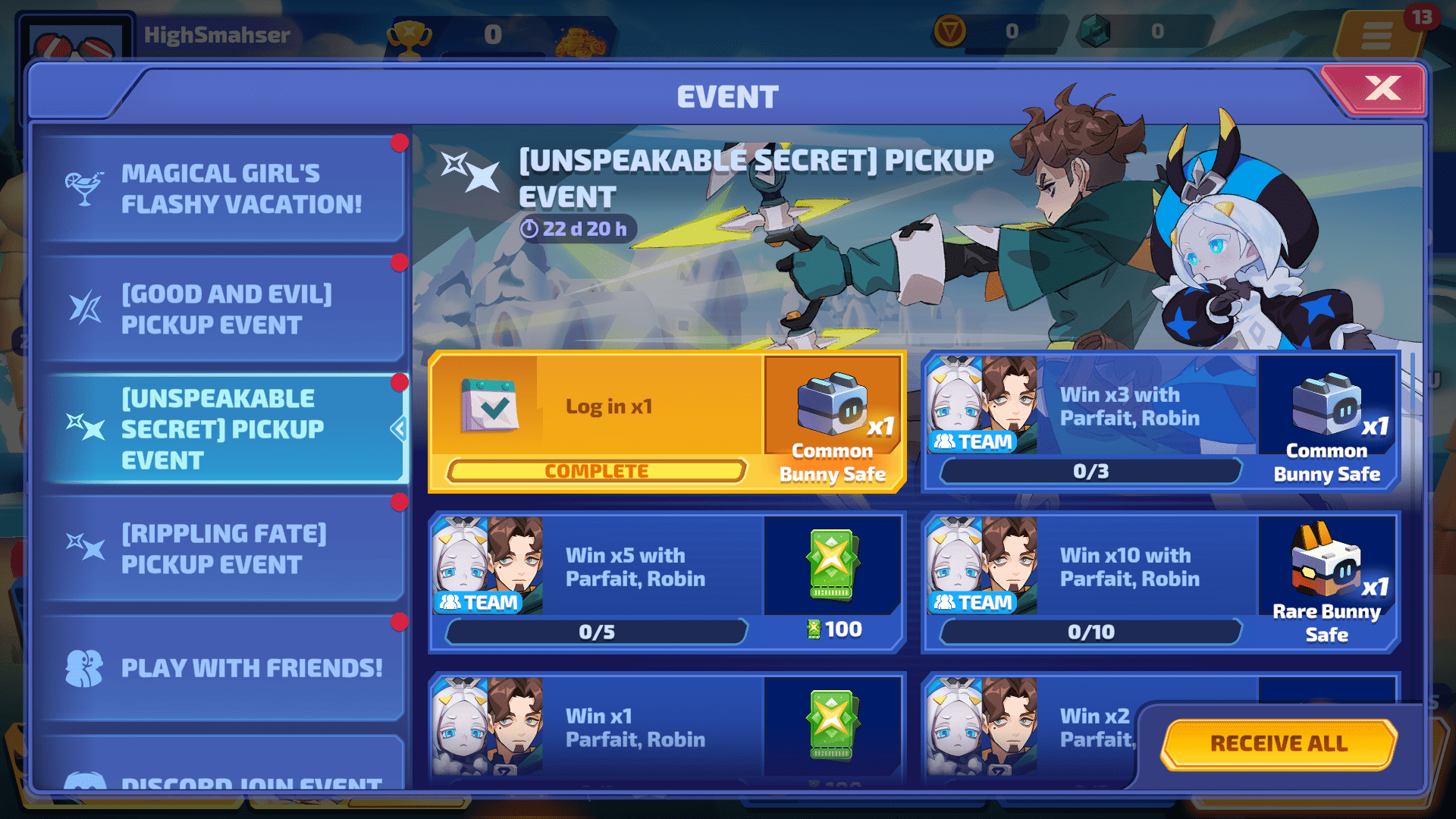The image size is (1456, 819).
Task: Select the Unspeakable Secret Pickup Event tab
Action: coord(224,429)
